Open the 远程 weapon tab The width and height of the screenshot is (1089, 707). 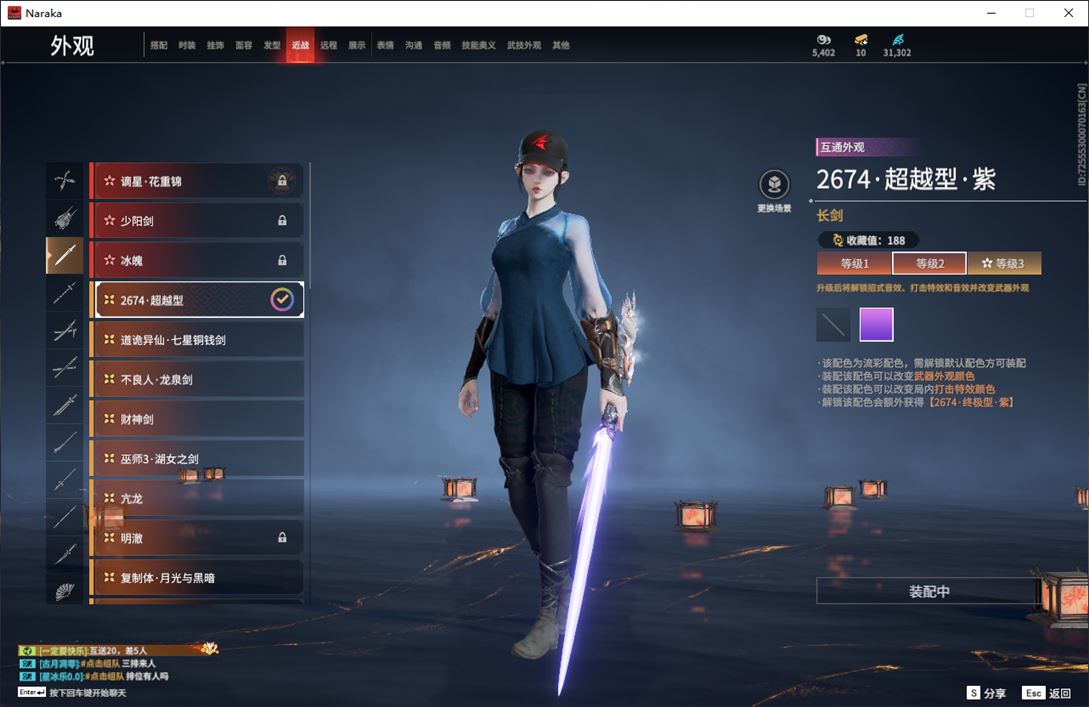[328, 45]
